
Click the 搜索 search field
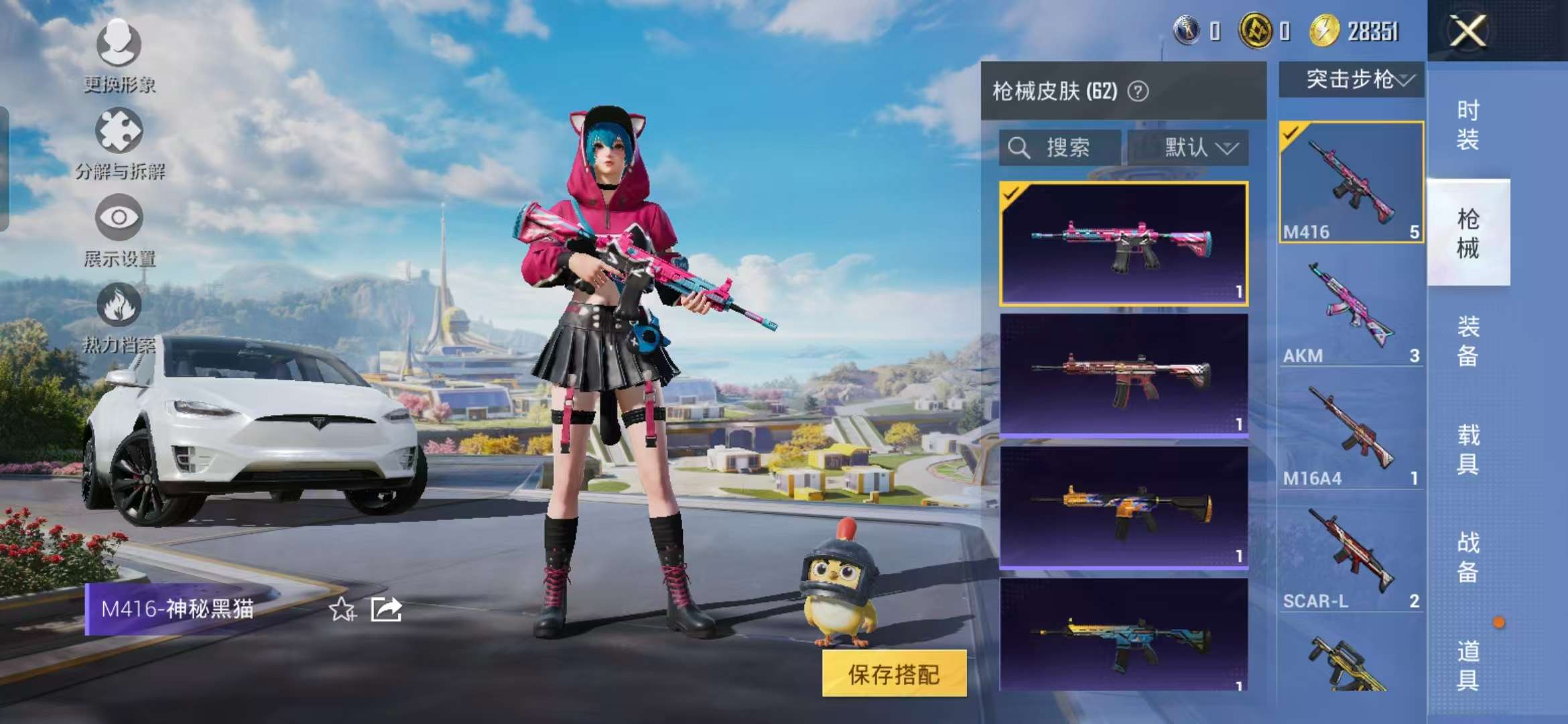coord(1059,147)
